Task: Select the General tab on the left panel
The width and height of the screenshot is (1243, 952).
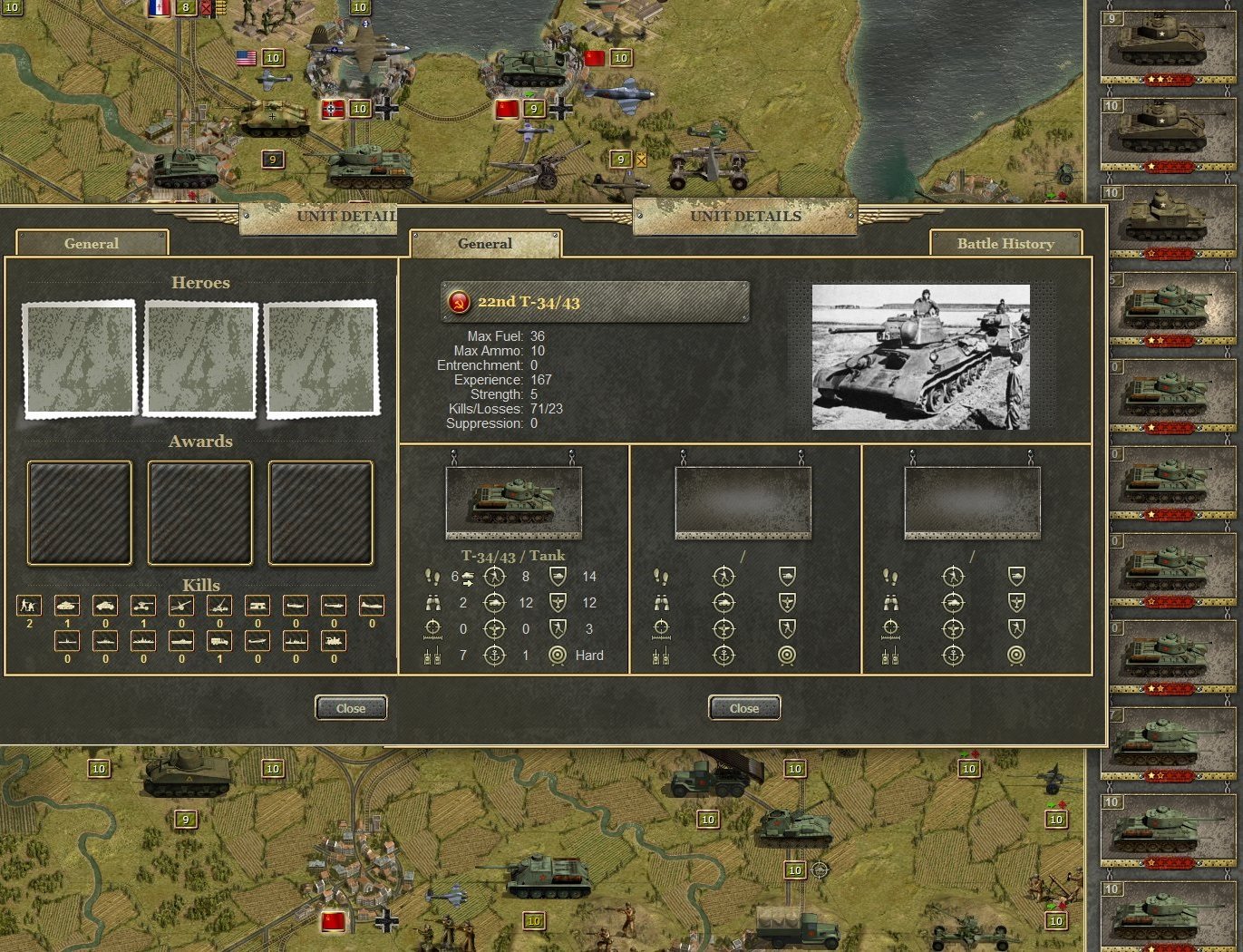Action: coord(91,243)
